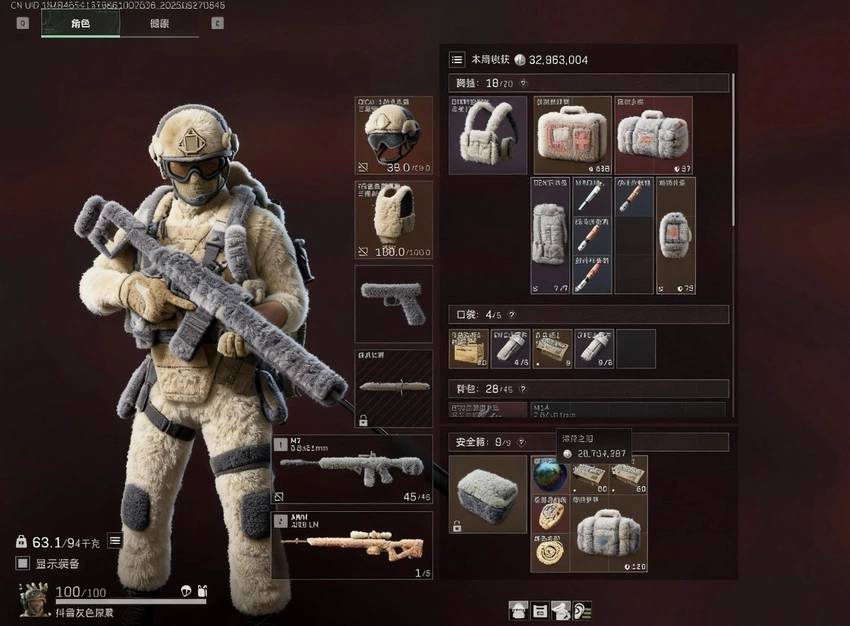Select the gold coil item in safe box

(550, 552)
